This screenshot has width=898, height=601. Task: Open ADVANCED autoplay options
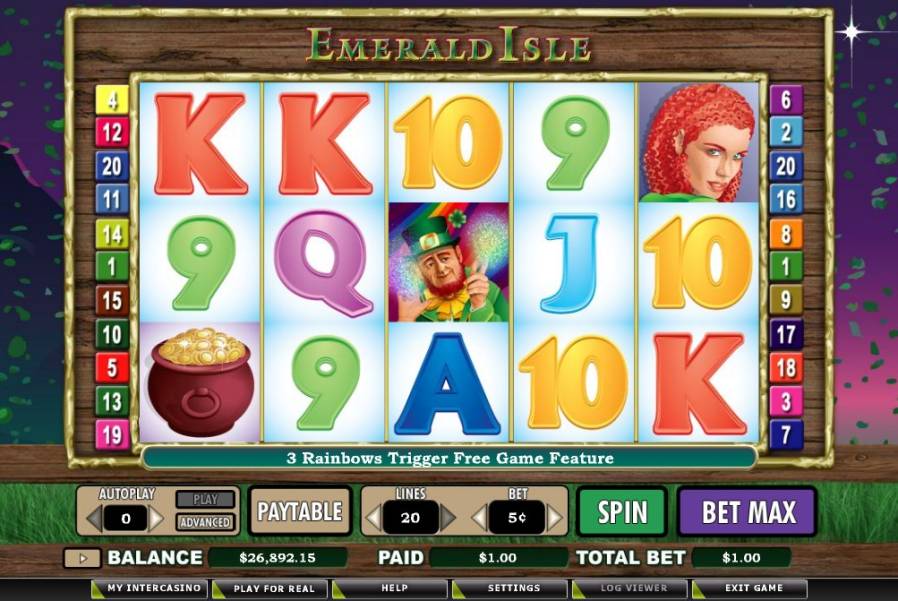(x=204, y=522)
